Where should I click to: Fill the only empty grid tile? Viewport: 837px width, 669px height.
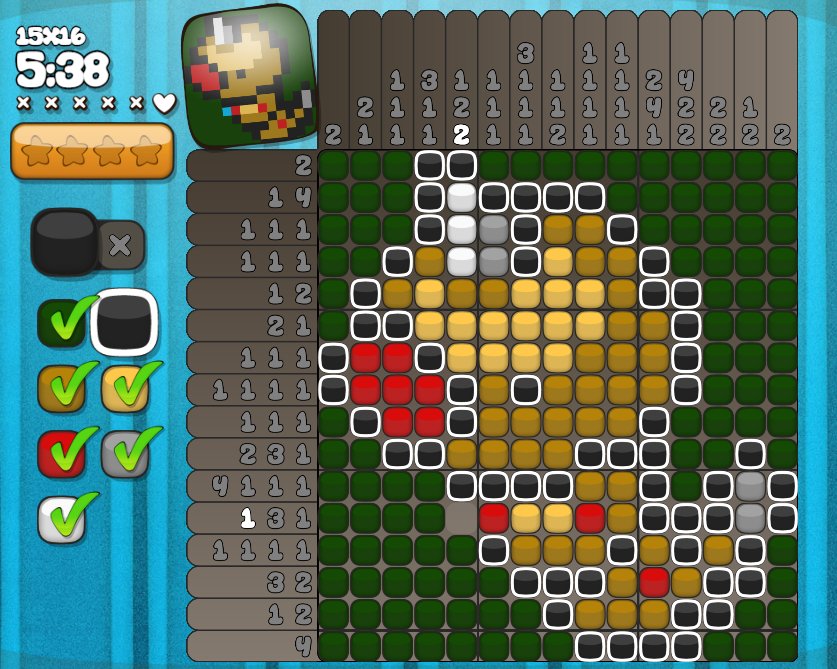(x=462, y=518)
